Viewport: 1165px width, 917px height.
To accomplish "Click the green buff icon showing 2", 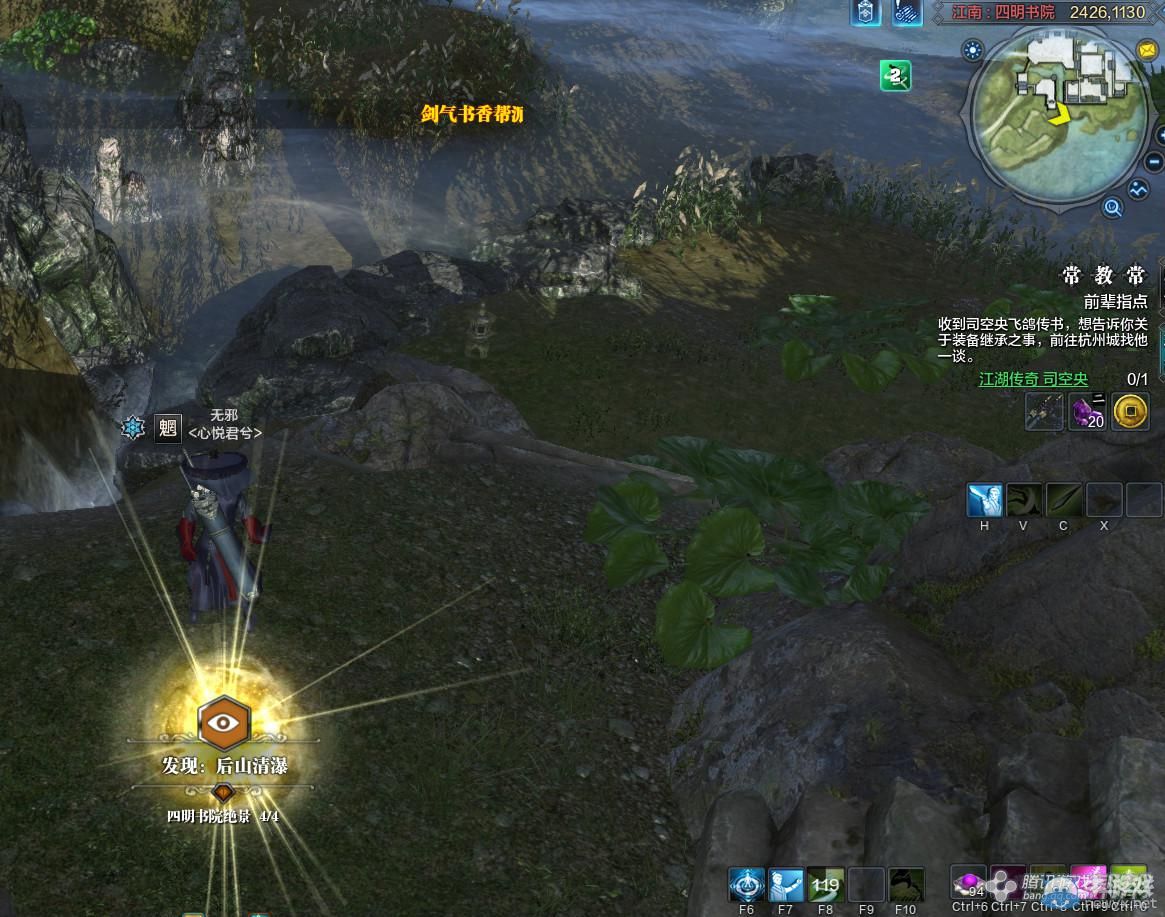I will click(x=895, y=75).
